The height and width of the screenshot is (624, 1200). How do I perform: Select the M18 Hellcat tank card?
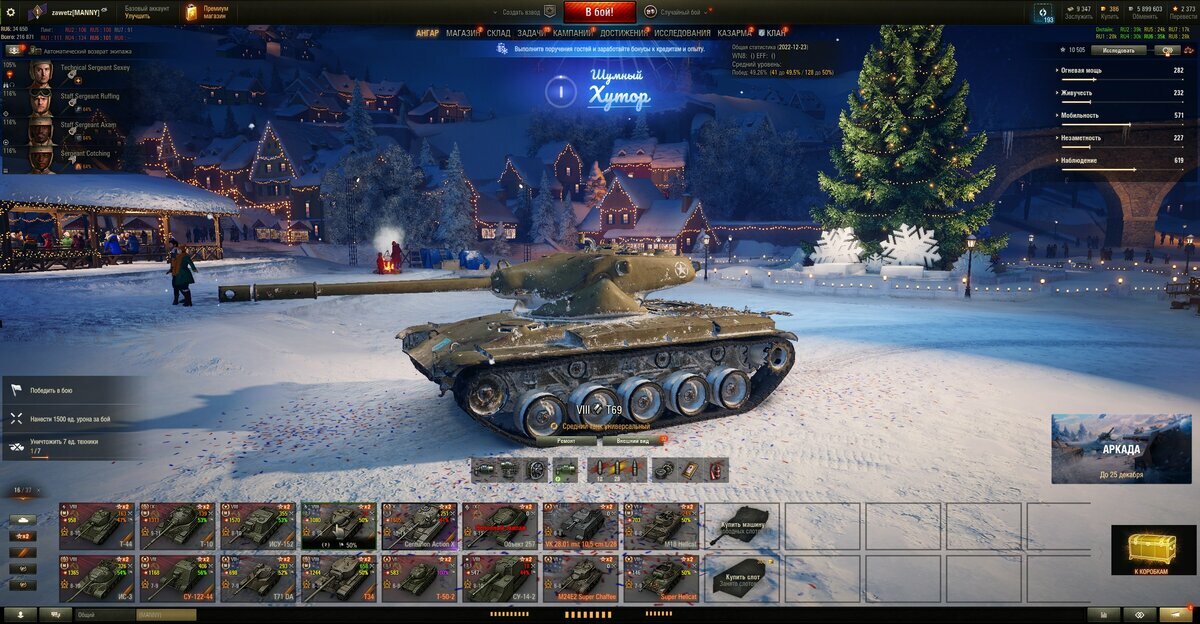point(661,525)
